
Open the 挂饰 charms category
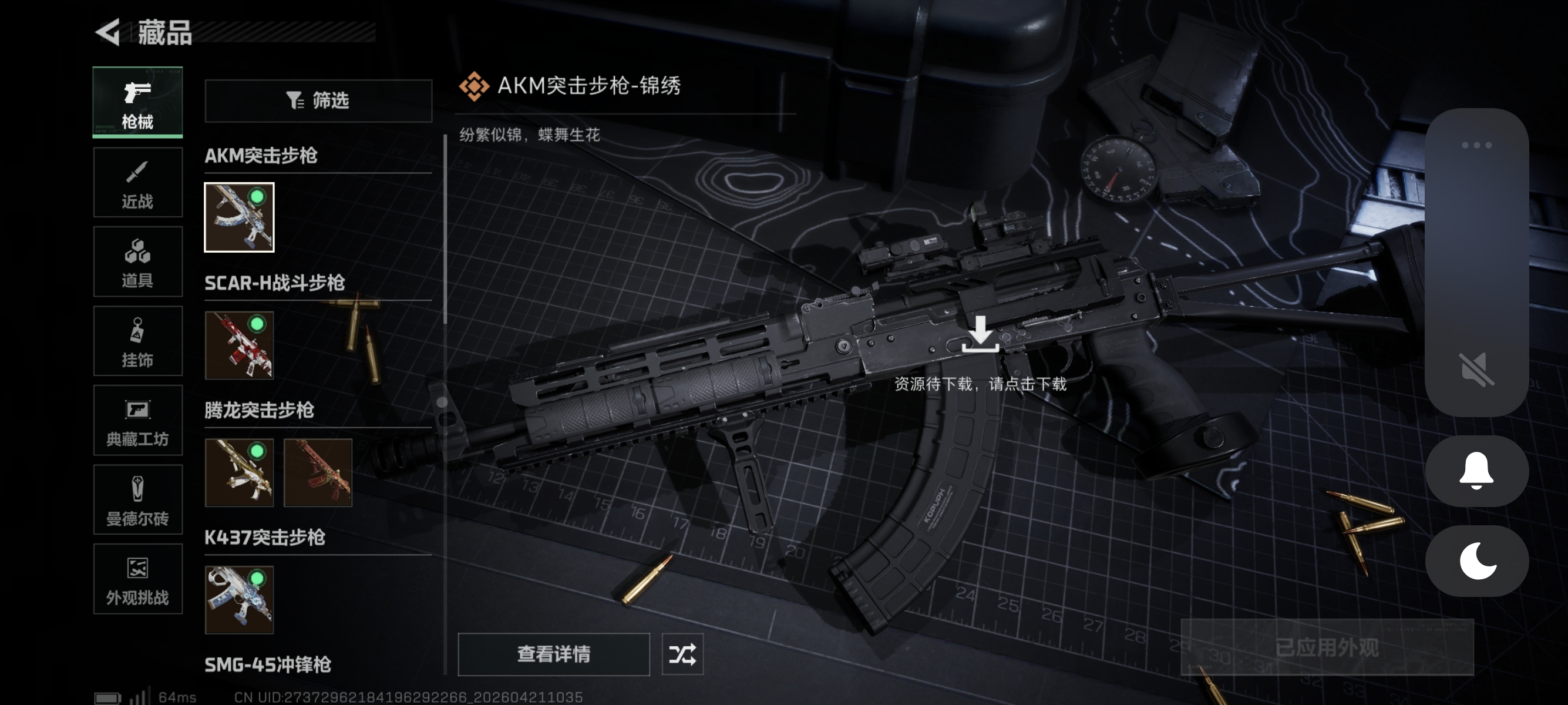pos(137,341)
